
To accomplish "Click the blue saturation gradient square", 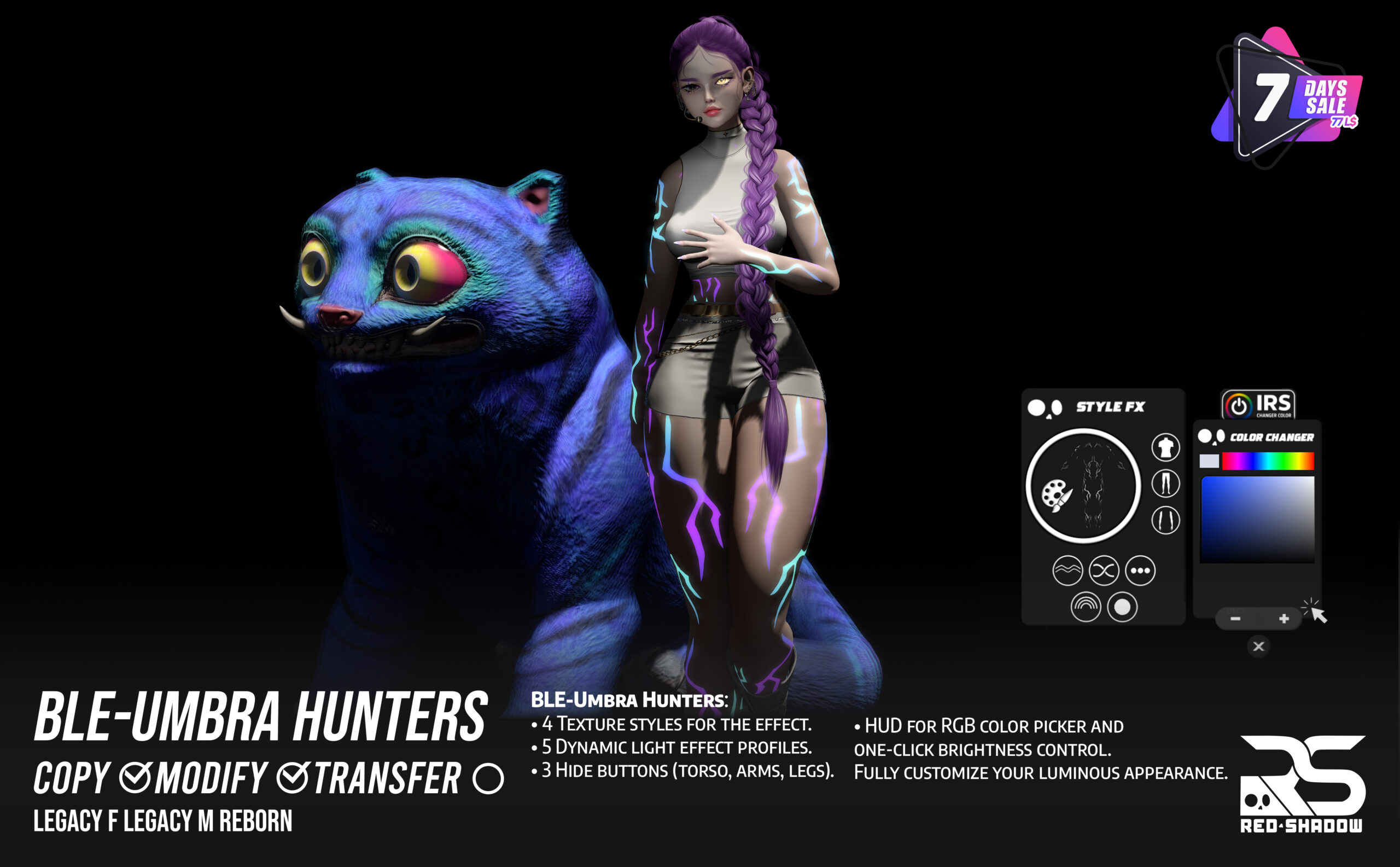I will click(1257, 520).
